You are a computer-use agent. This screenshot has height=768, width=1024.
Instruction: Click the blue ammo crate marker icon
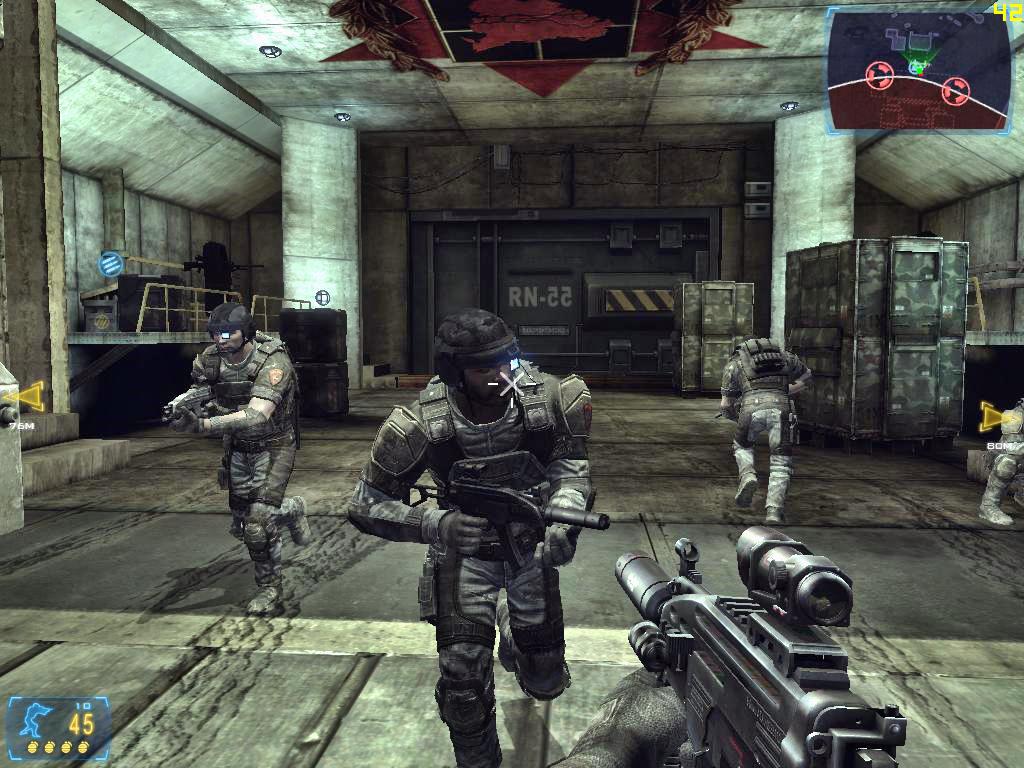click(x=110, y=264)
